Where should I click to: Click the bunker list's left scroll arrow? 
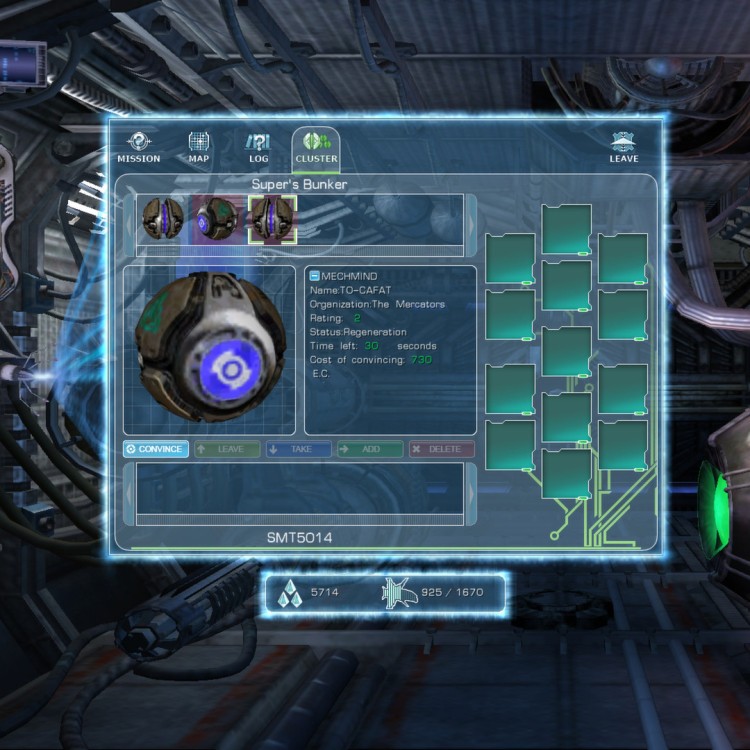click(x=129, y=220)
